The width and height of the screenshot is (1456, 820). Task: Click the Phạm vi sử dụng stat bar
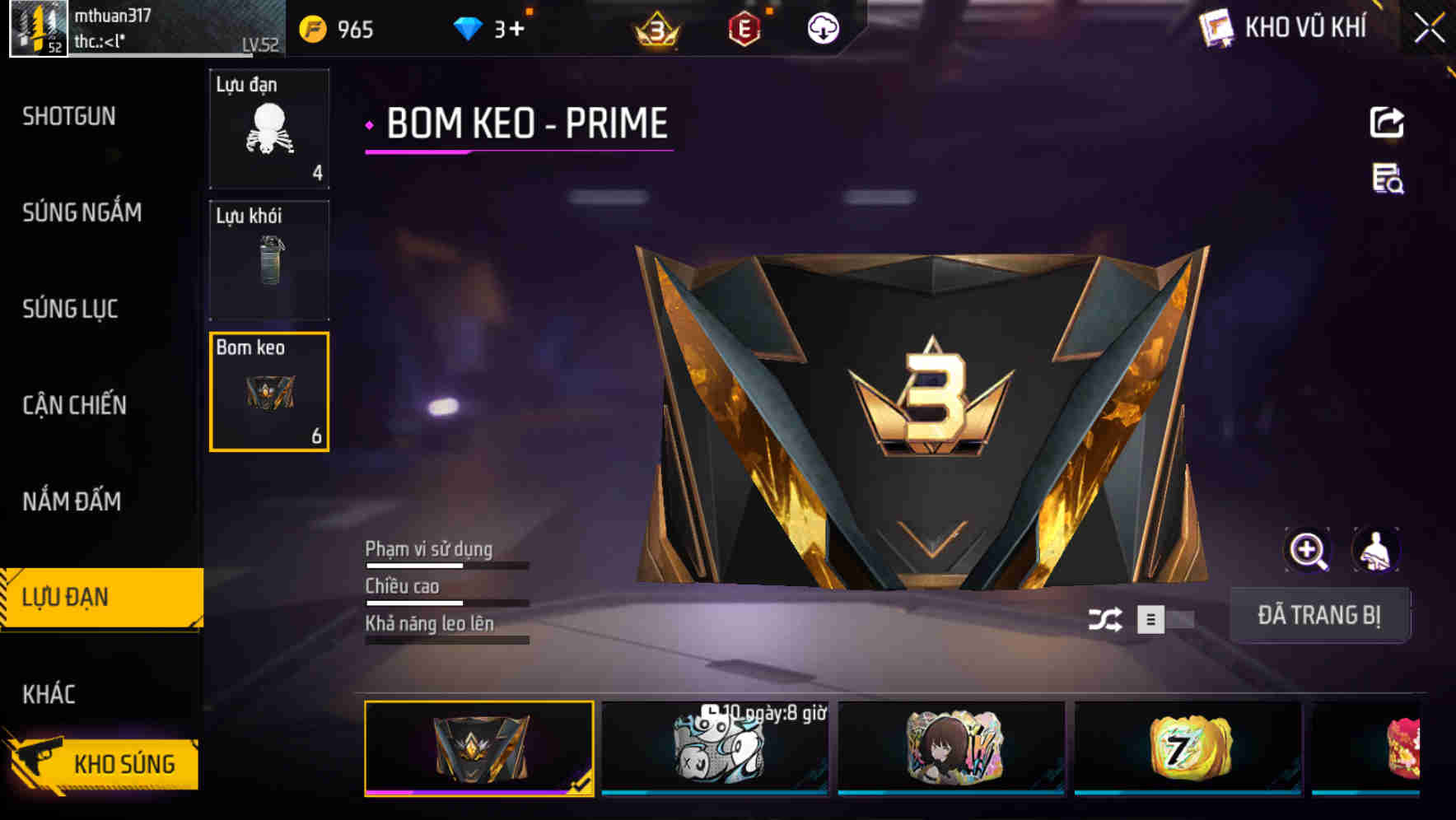[446, 566]
